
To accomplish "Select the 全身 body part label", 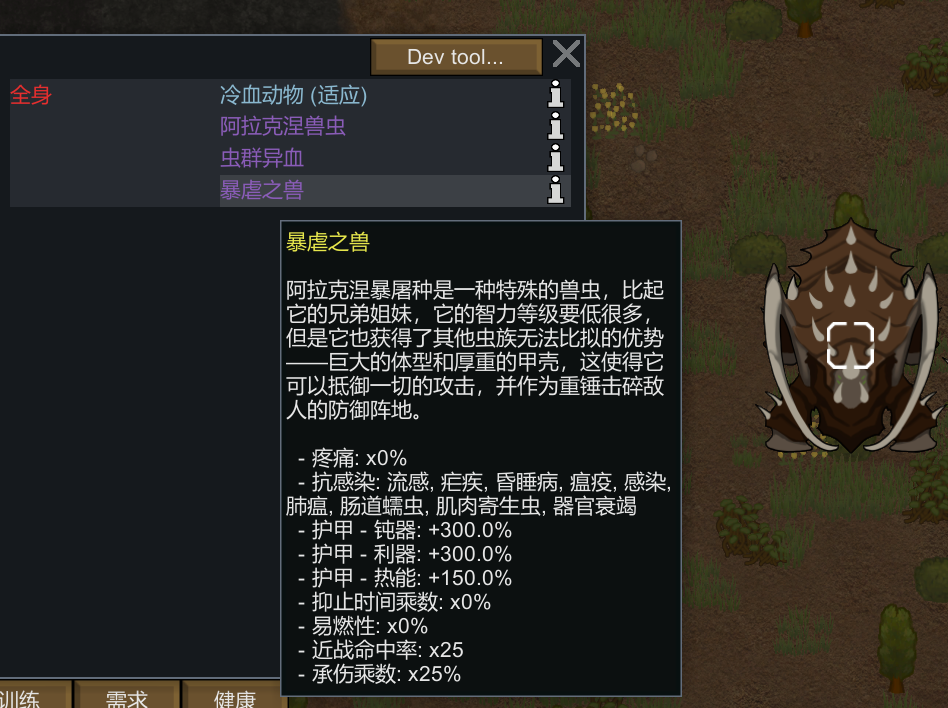I will (30, 96).
